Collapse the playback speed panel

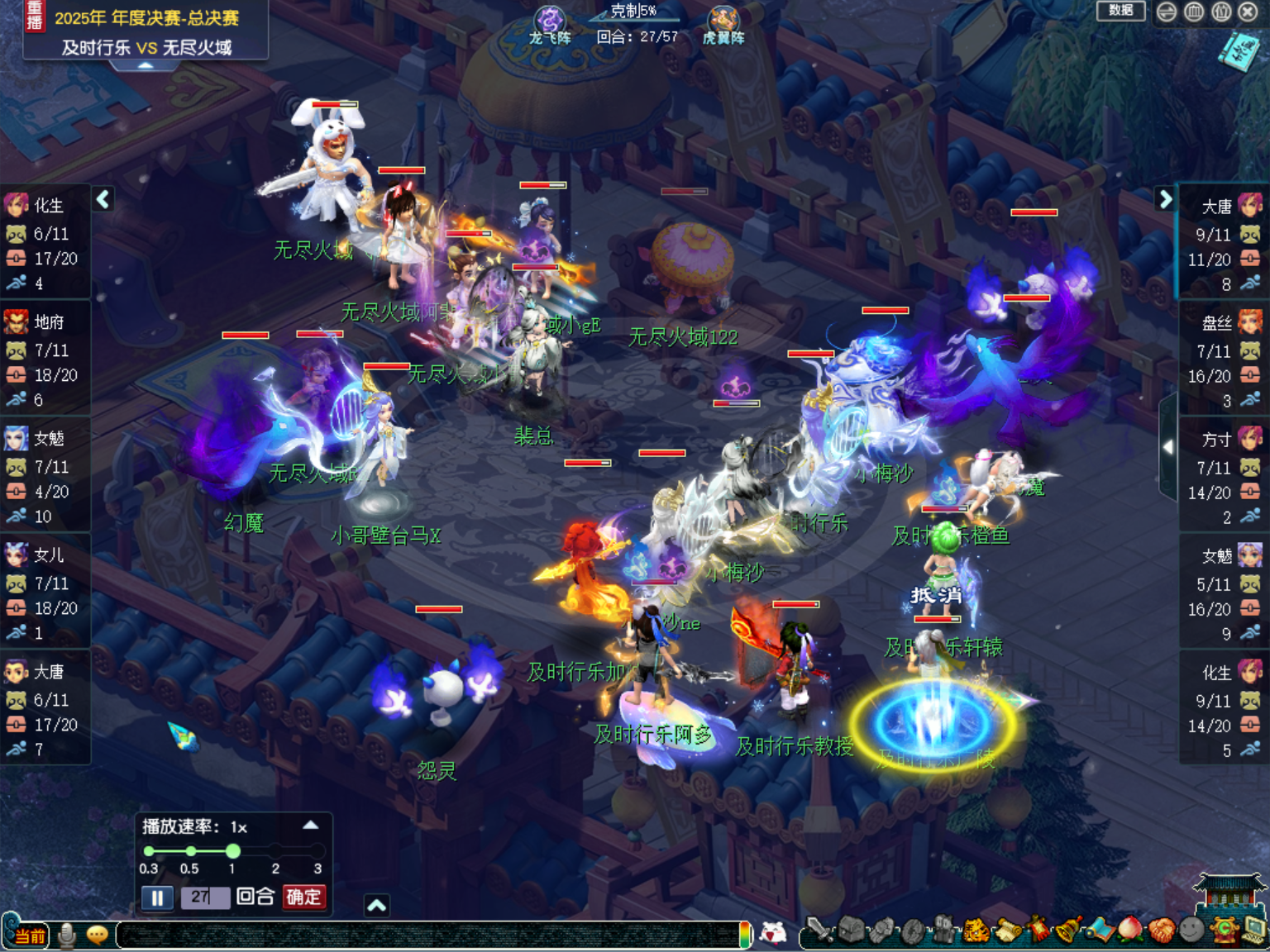pos(311,826)
